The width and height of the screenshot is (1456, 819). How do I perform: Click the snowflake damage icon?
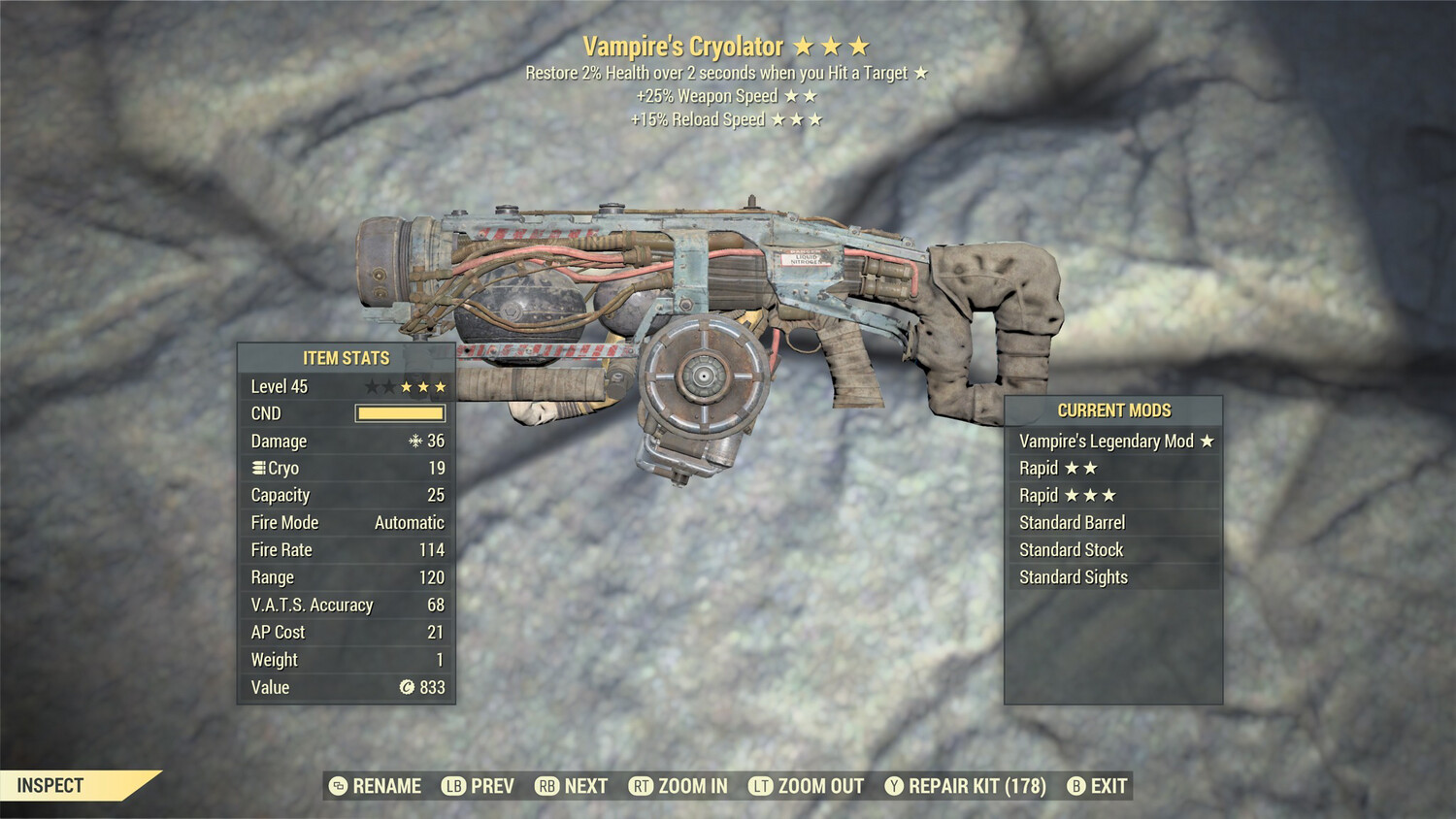[414, 442]
